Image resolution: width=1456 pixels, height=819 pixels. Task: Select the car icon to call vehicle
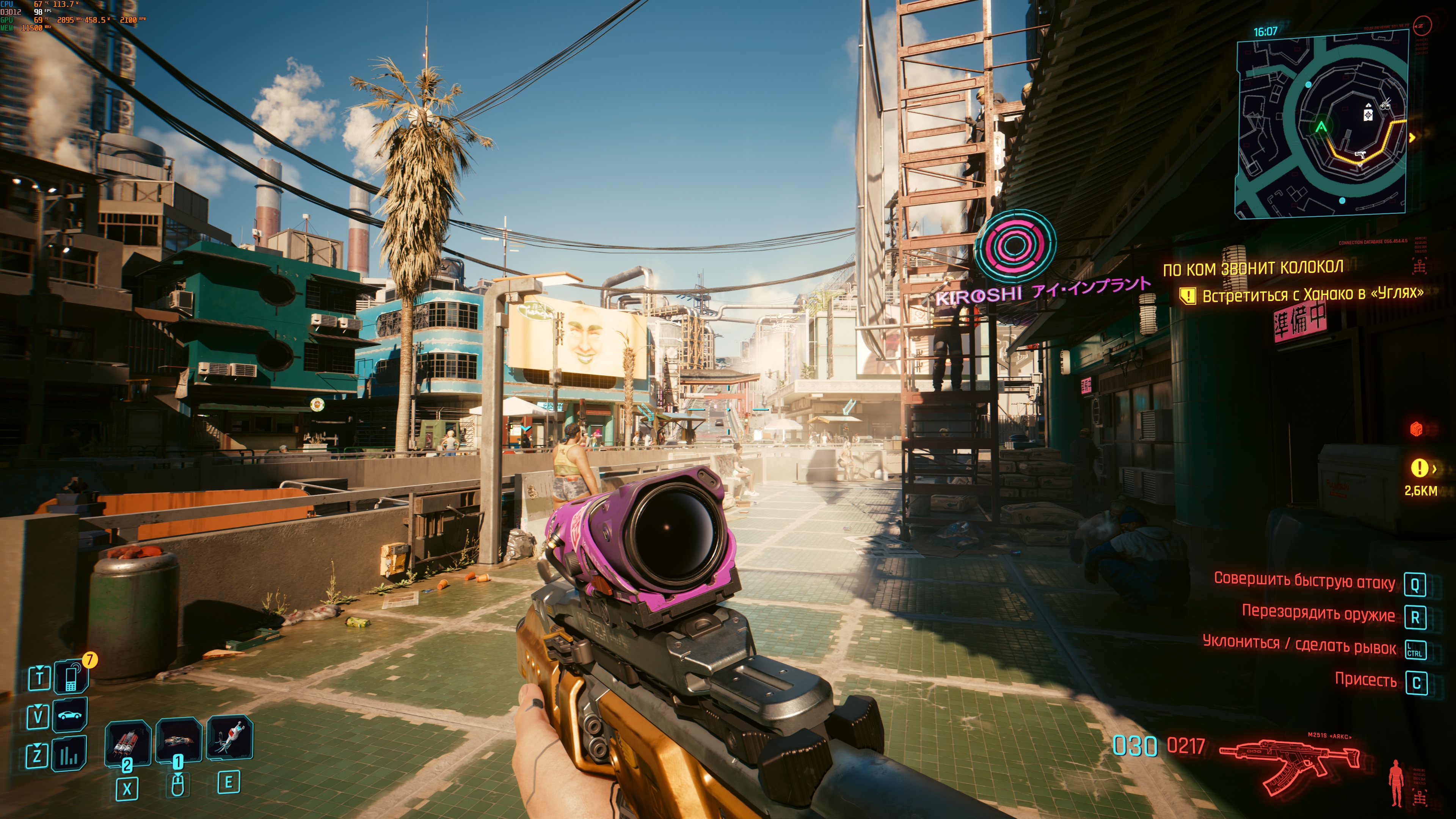(x=70, y=715)
